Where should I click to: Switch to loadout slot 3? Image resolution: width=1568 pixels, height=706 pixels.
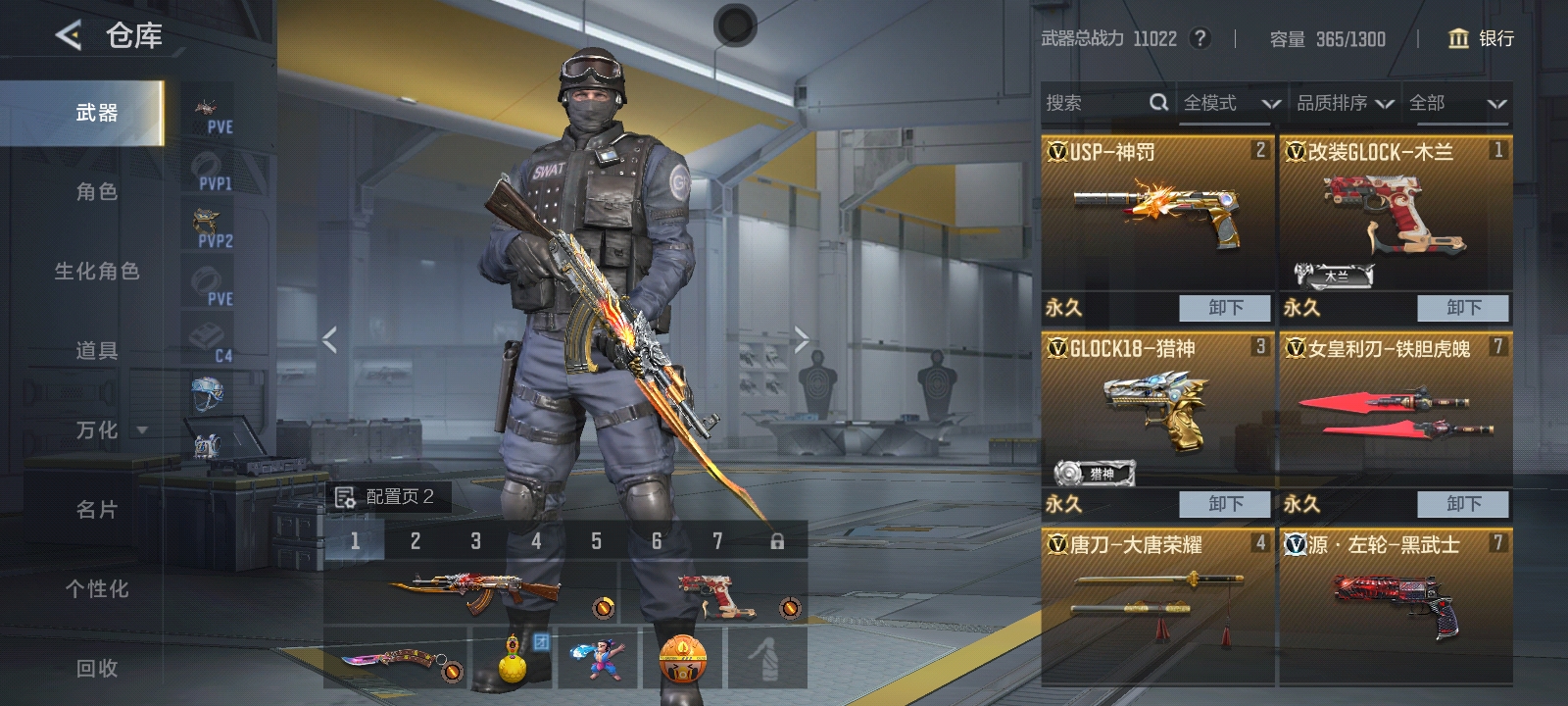click(x=475, y=540)
